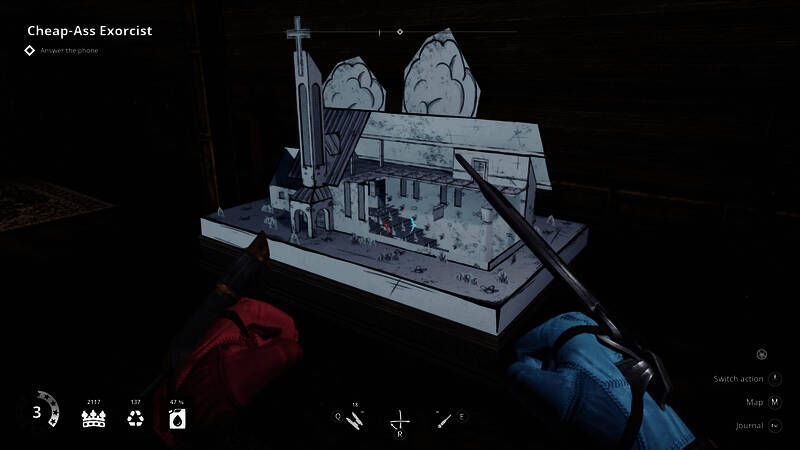
Task: Click the compass diamond marker
Action: coord(400,32)
